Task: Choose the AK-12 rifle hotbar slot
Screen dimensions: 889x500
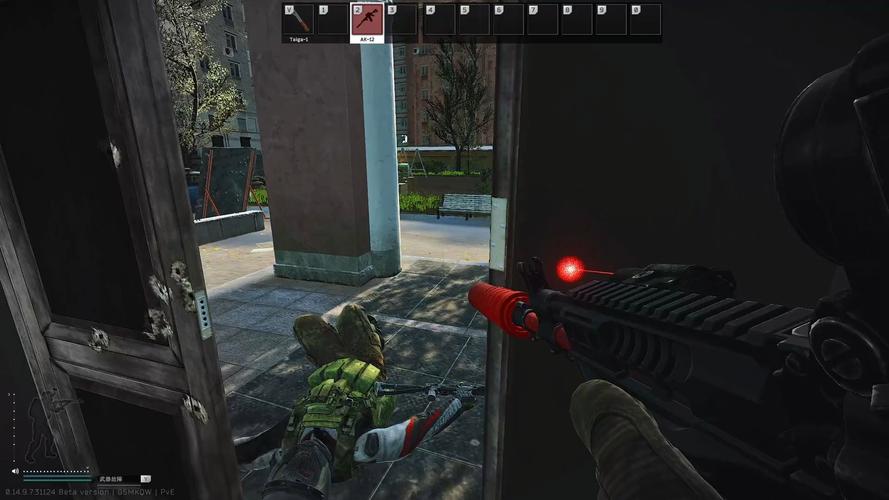Action: tap(366, 20)
